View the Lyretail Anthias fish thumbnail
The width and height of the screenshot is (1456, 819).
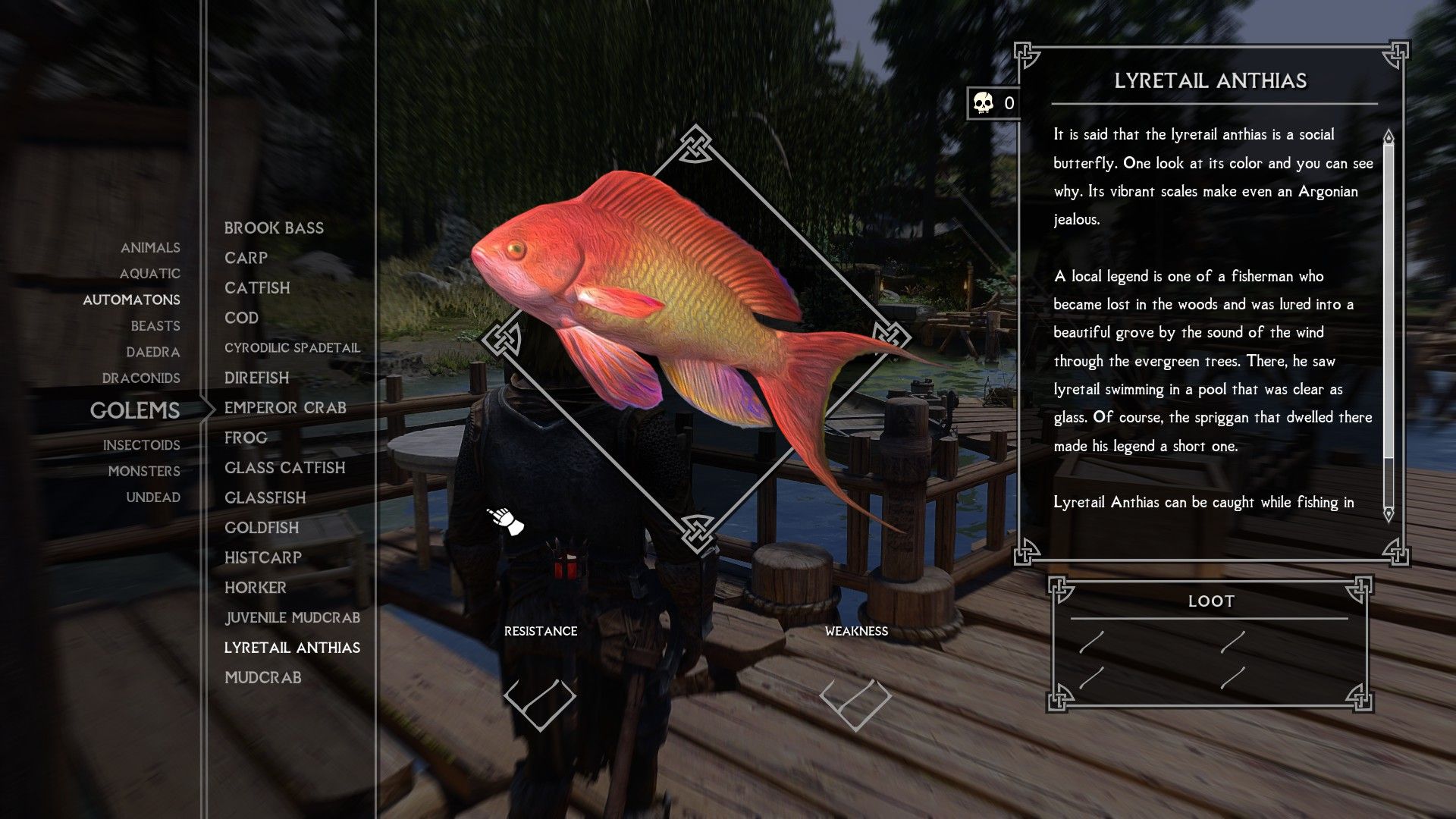click(x=682, y=326)
